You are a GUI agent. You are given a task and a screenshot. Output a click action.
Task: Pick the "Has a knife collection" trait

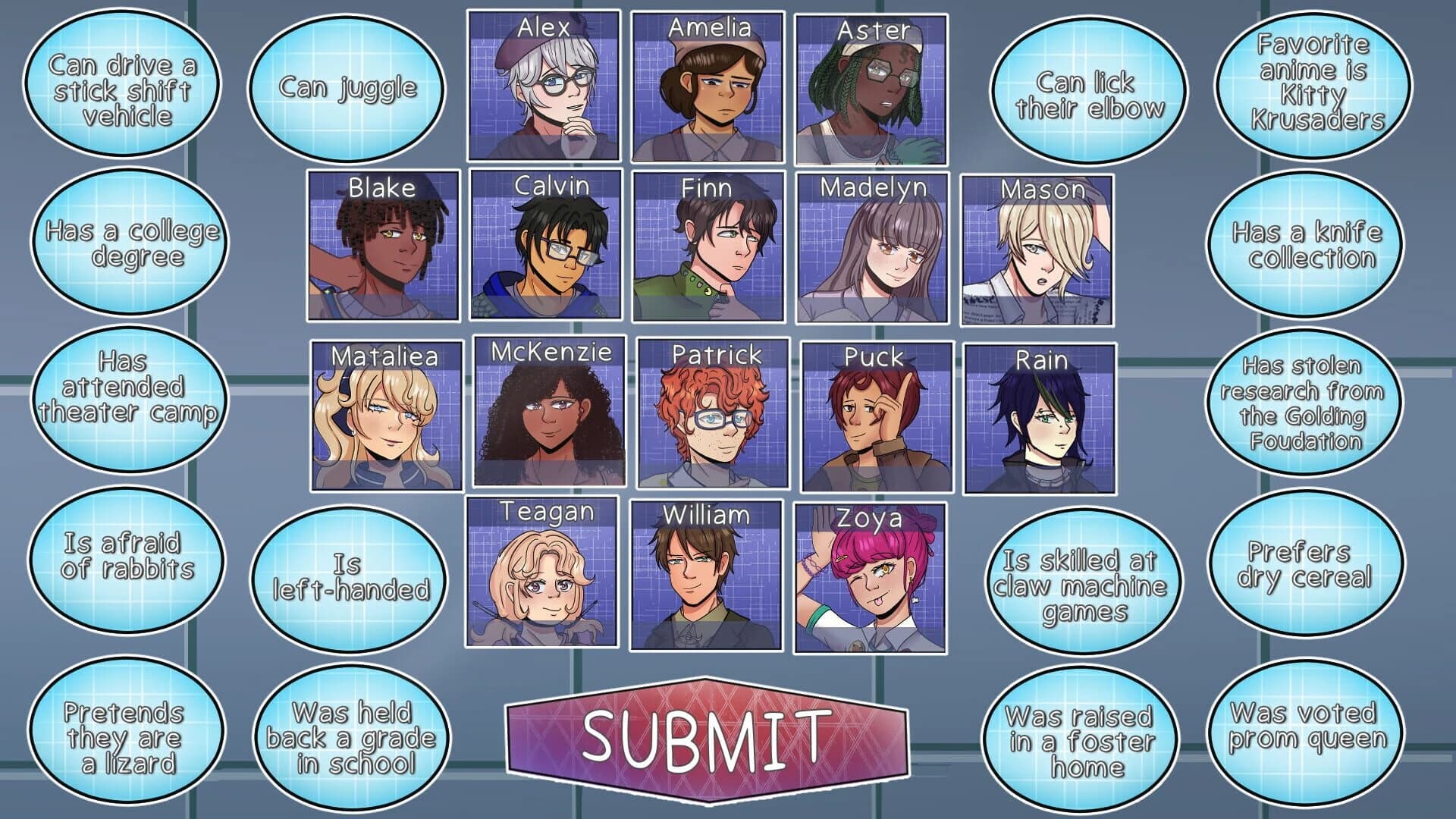point(1305,245)
